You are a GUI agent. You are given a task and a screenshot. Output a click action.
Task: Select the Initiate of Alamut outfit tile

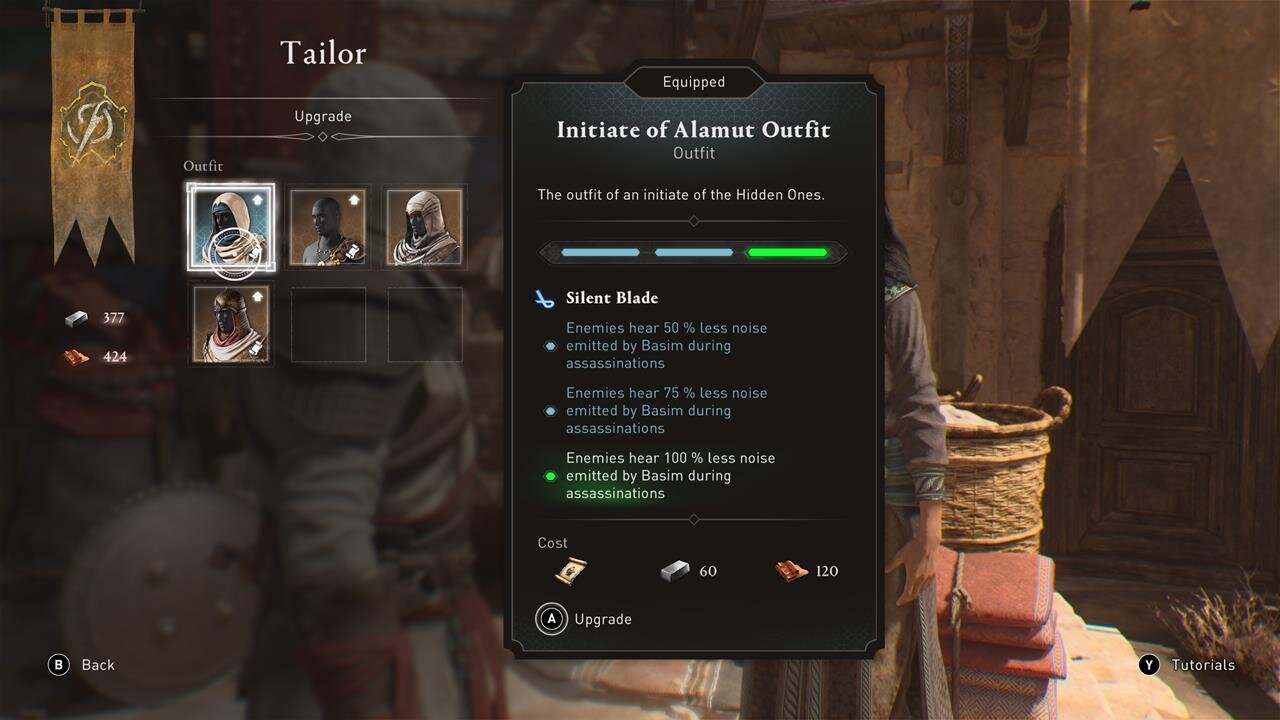coord(230,226)
